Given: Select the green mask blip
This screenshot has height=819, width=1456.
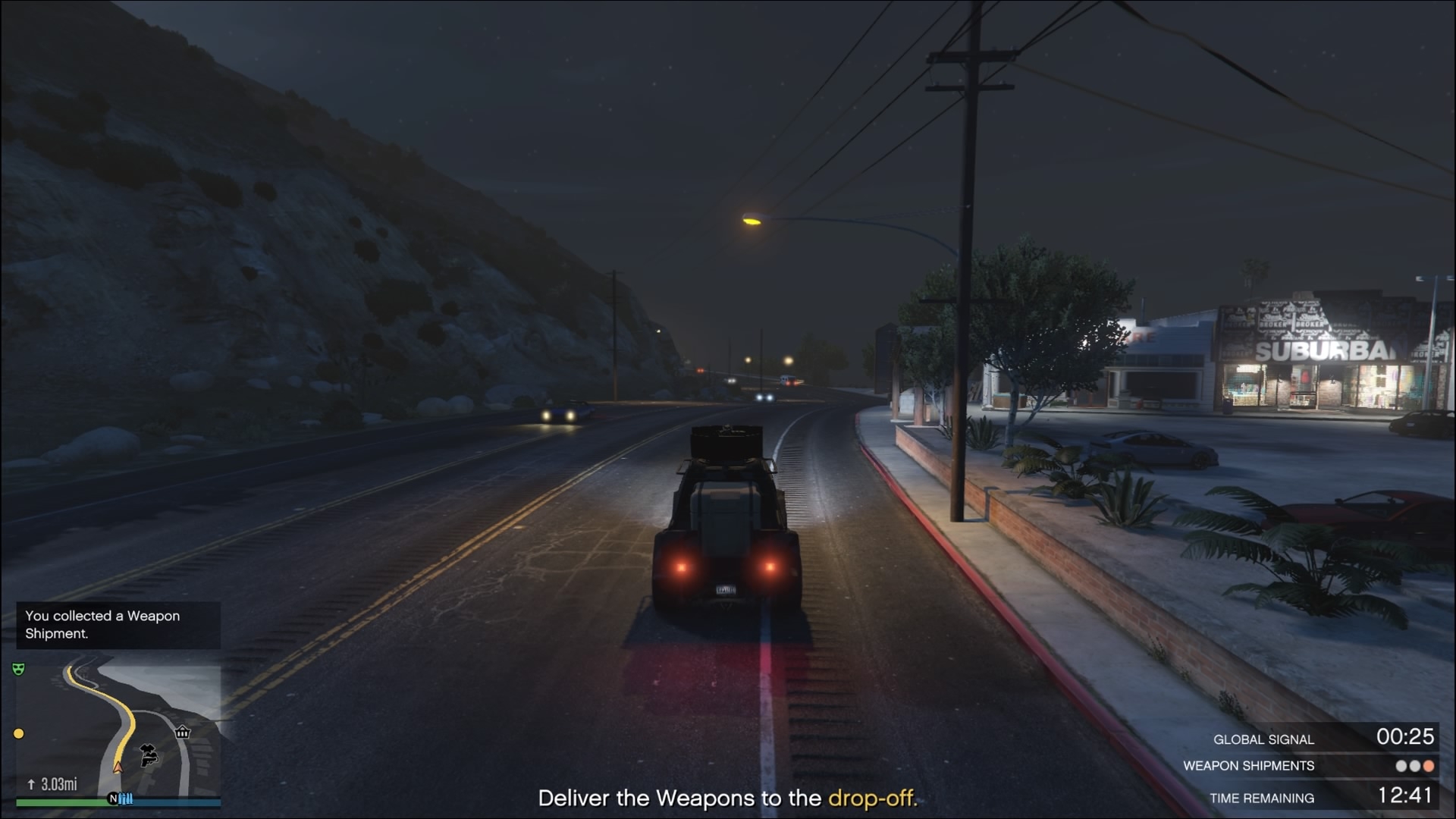Looking at the screenshot, I should click(18, 669).
